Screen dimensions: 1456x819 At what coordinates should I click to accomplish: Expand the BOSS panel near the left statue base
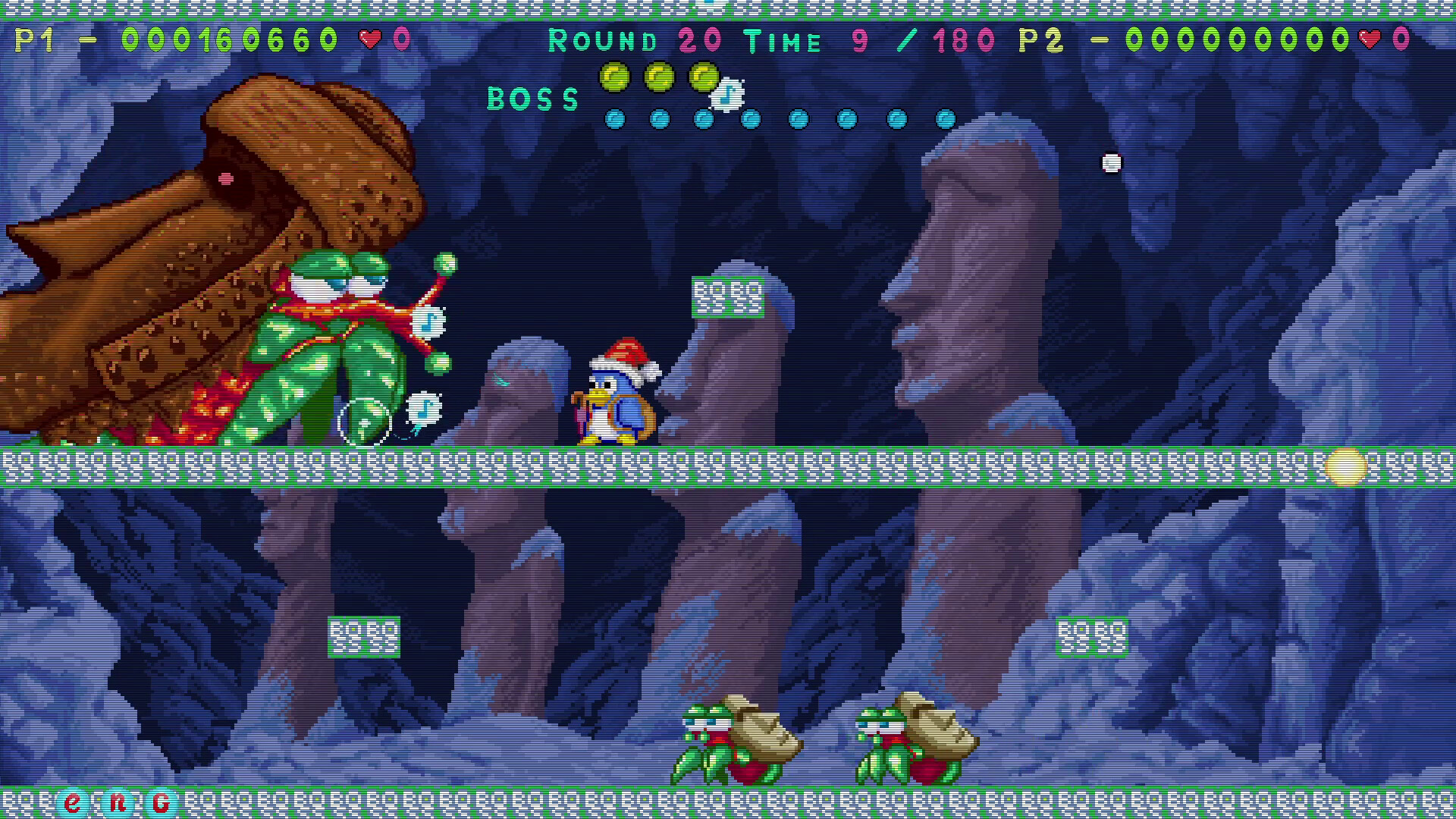point(364,635)
